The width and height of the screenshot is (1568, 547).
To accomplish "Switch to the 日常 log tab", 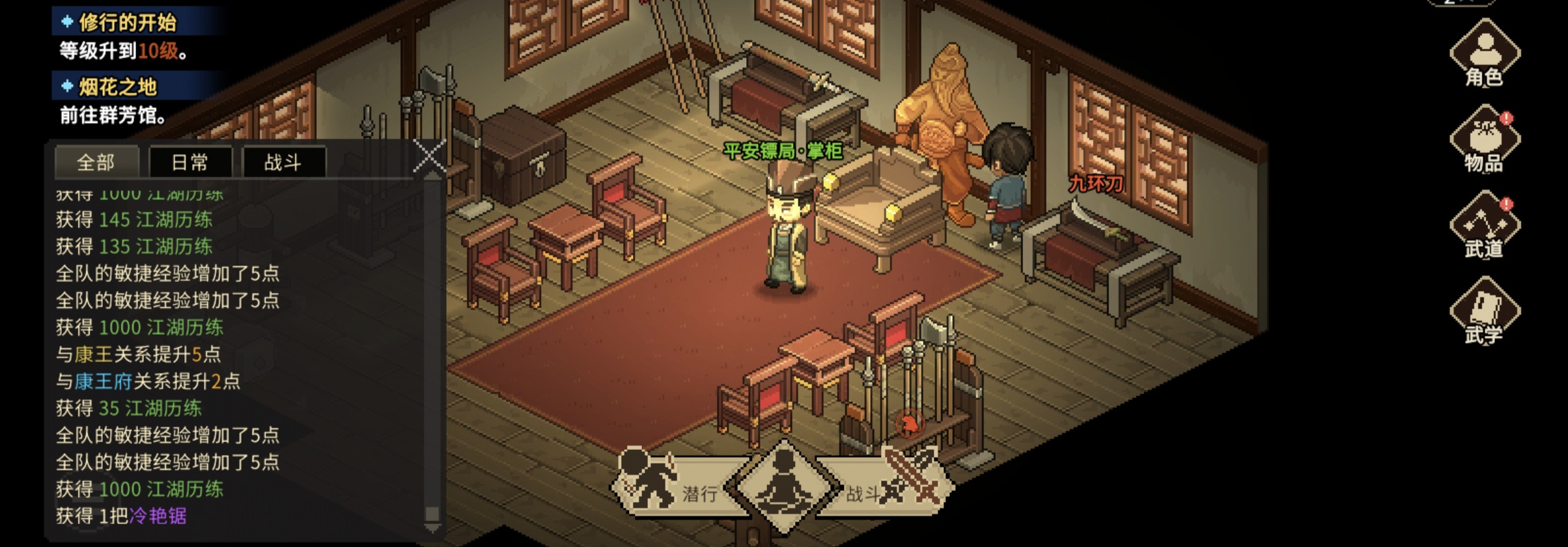I will (190, 162).
